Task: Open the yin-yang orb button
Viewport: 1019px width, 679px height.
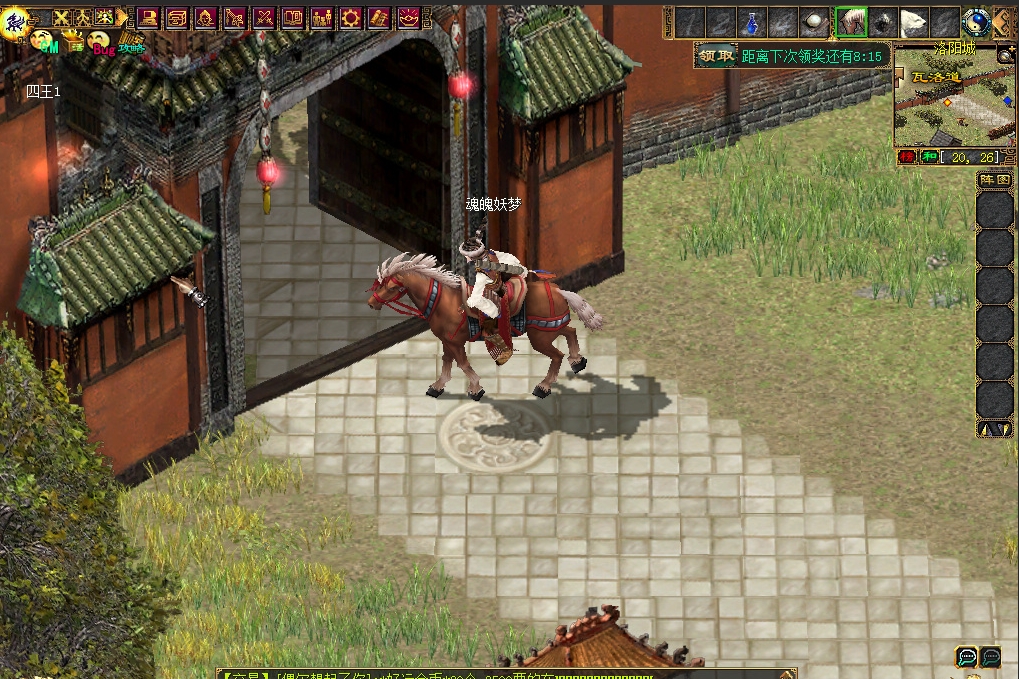Action: click(x=976, y=22)
